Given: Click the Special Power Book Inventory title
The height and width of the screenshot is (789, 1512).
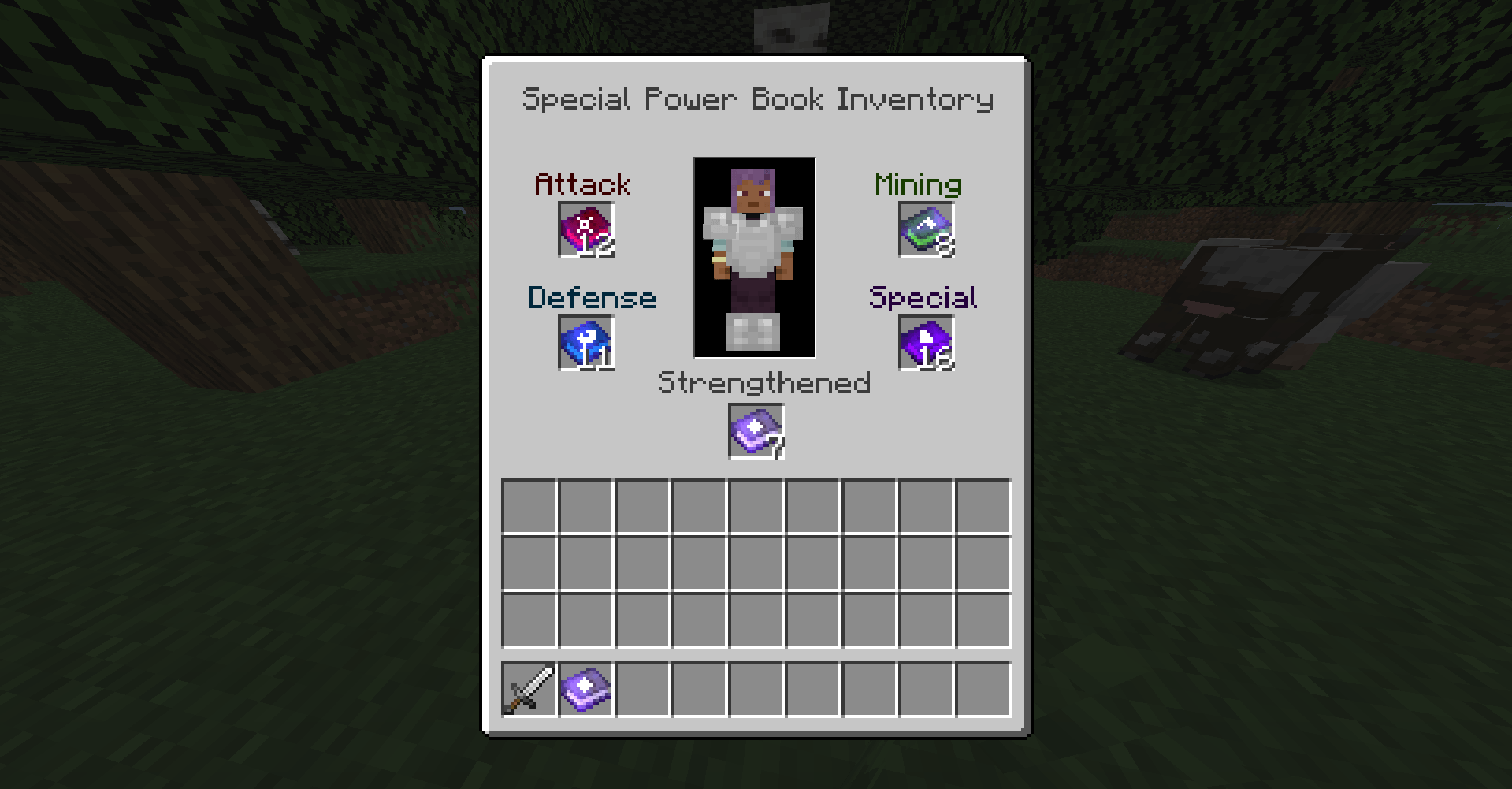Looking at the screenshot, I should pos(758,99).
